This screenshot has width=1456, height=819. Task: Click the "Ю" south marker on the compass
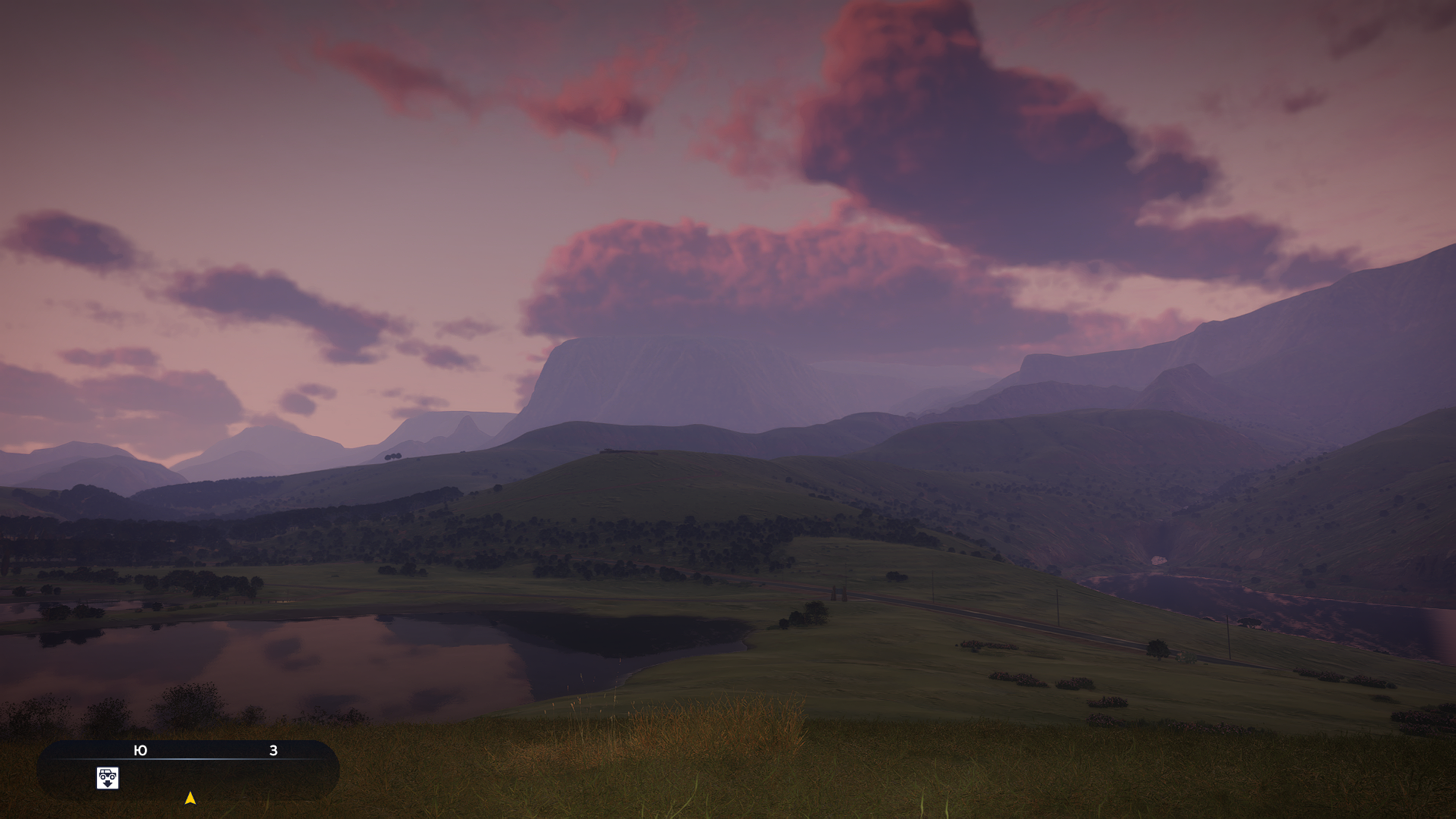click(140, 751)
